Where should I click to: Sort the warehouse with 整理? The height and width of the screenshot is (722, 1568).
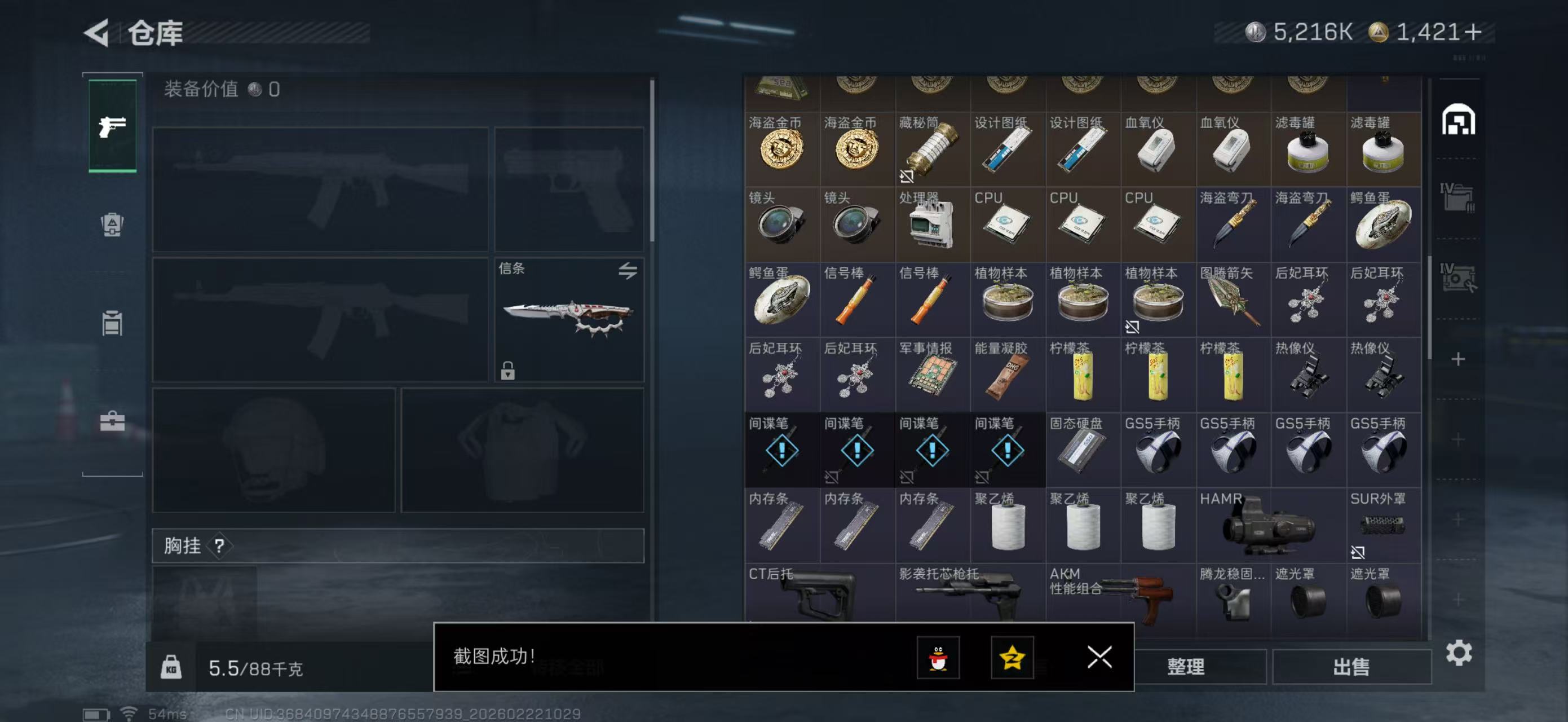pyautogui.click(x=1185, y=667)
